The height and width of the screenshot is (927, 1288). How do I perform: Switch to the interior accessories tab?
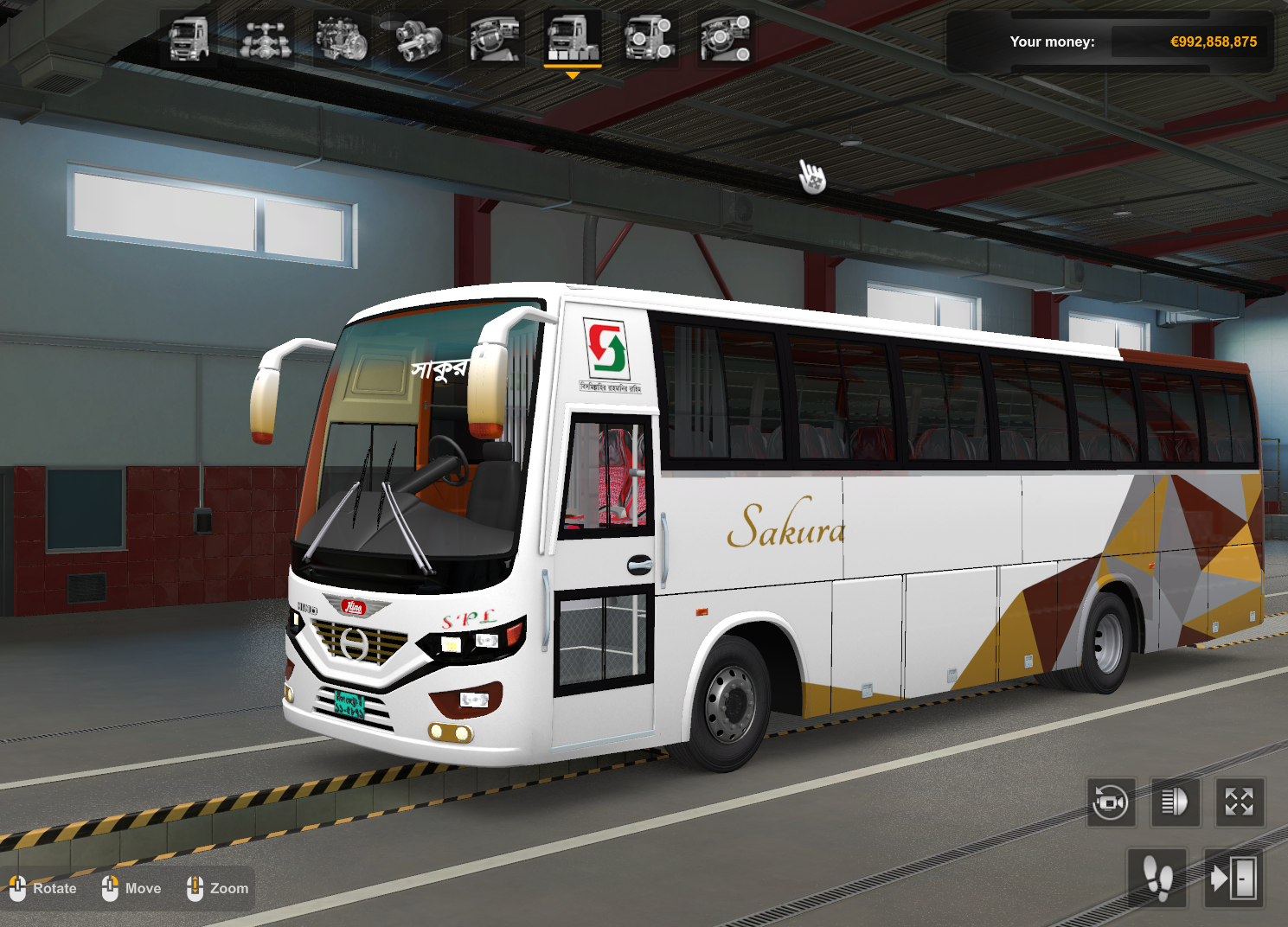point(725,39)
